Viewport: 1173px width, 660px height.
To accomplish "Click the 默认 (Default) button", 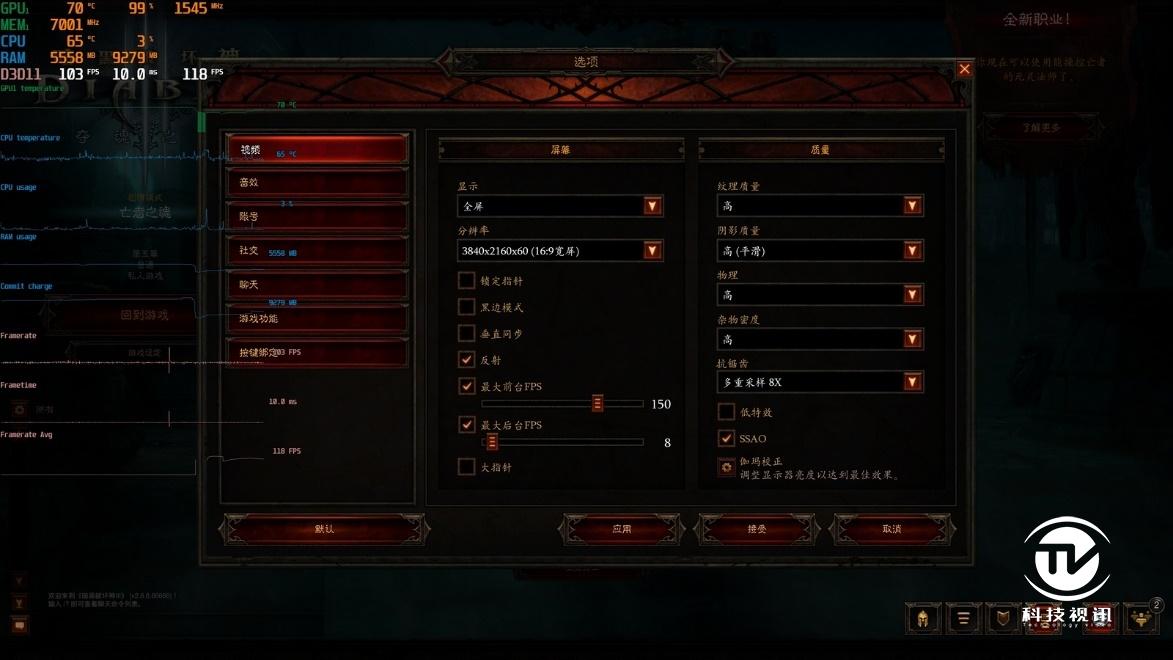I will click(324, 529).
